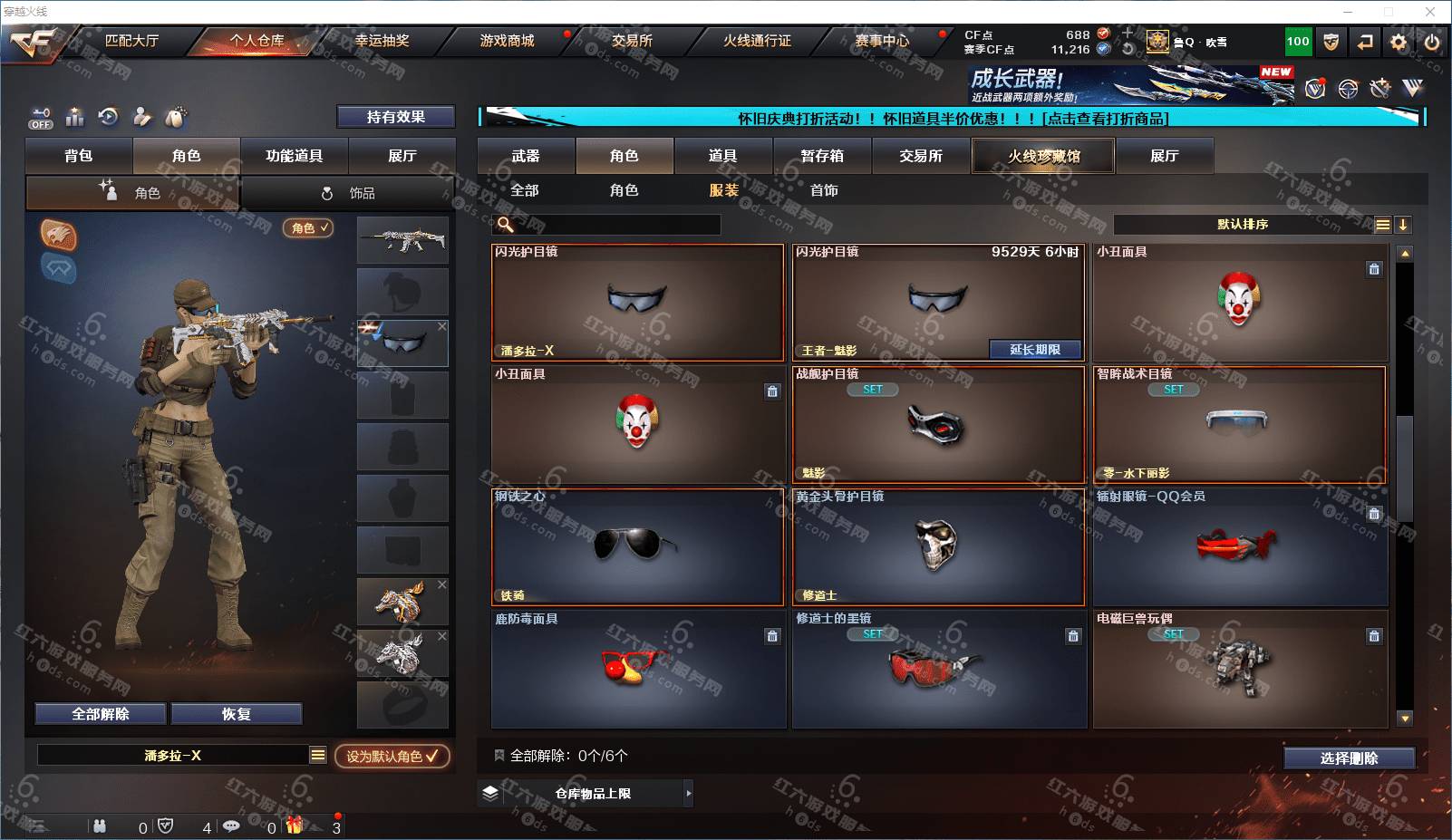This screenshot has height=840, width=1452.
Task: Select the 黄金头骨护目镜 skull mask item
Action: pyautogui.click(x=938, y=546)
